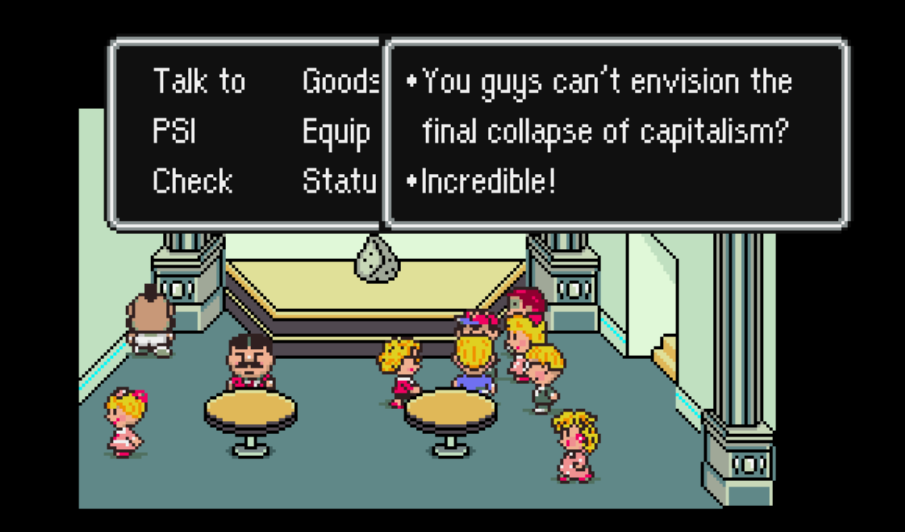
Task: Open the Goods menu
Action: coord(340,81)
